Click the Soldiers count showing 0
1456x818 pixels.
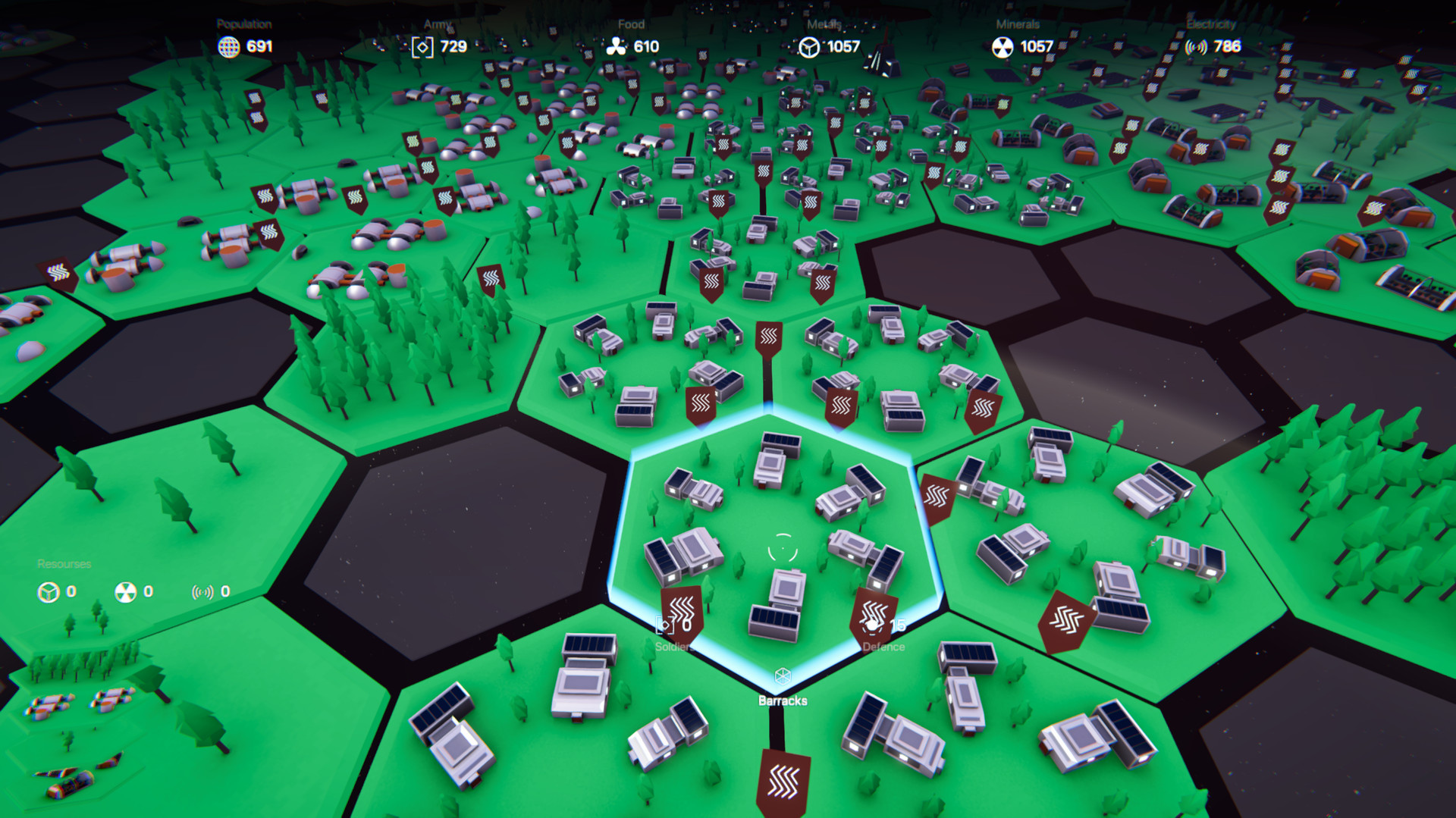(x=686, y=625)
